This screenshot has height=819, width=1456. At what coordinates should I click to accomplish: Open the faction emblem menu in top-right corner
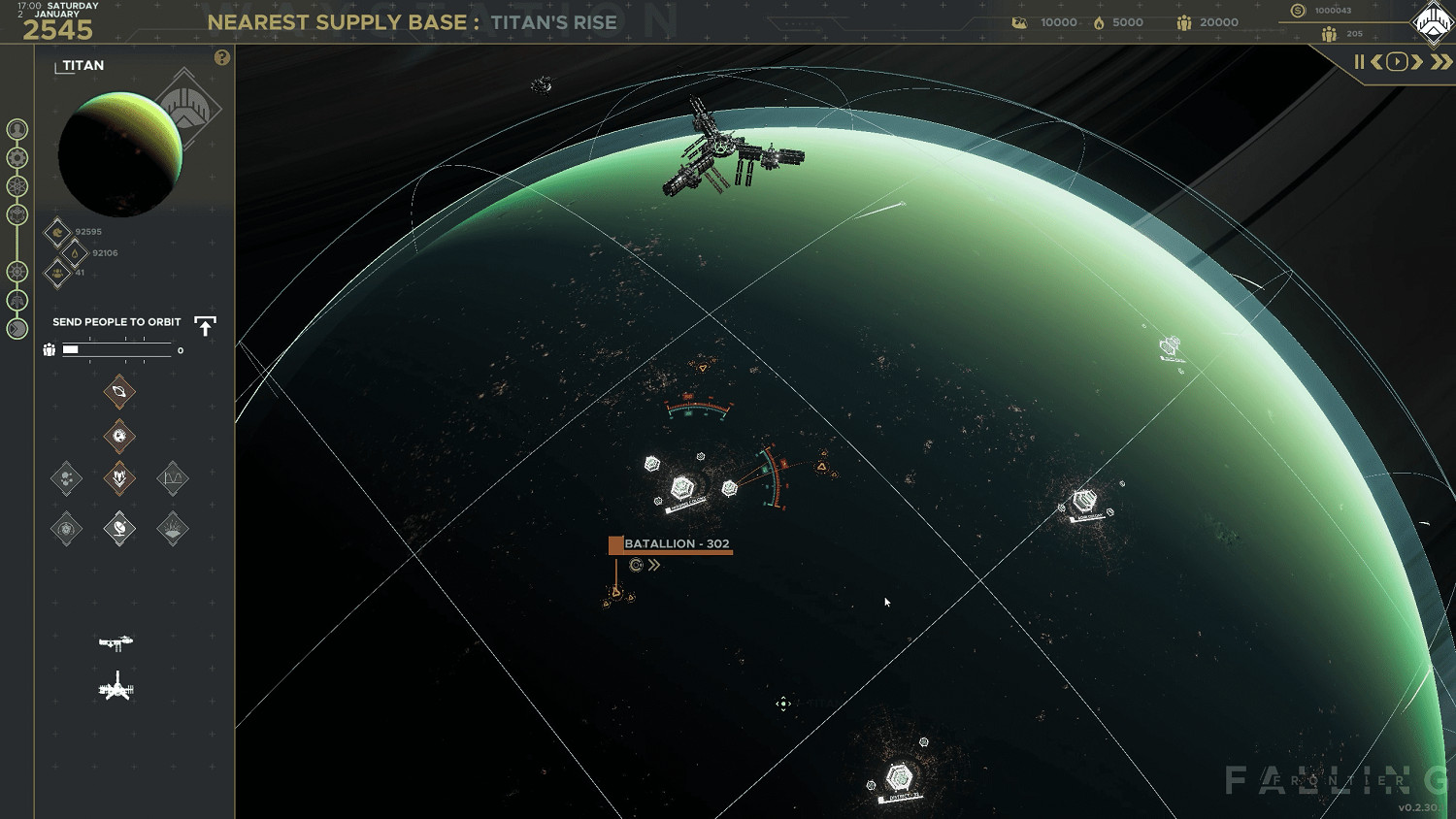pyautogui.click(x=1433, y=23)
